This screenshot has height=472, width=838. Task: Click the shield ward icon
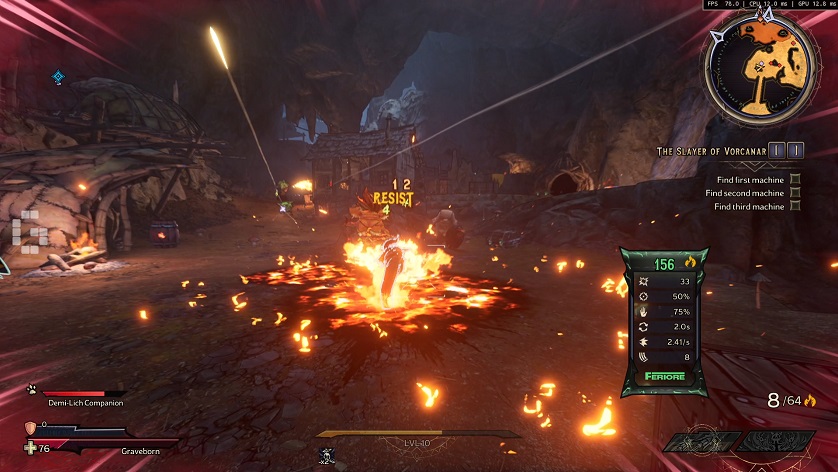(x=29, y=427)
